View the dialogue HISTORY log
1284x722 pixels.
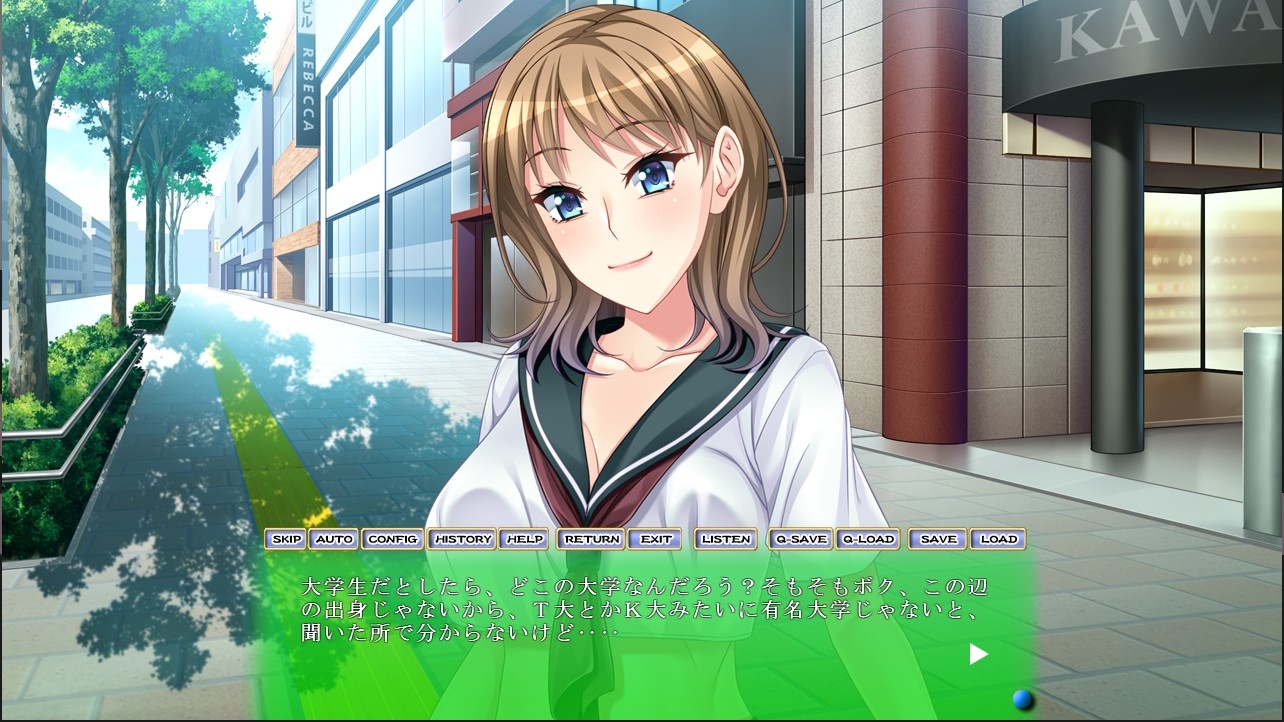461,539
